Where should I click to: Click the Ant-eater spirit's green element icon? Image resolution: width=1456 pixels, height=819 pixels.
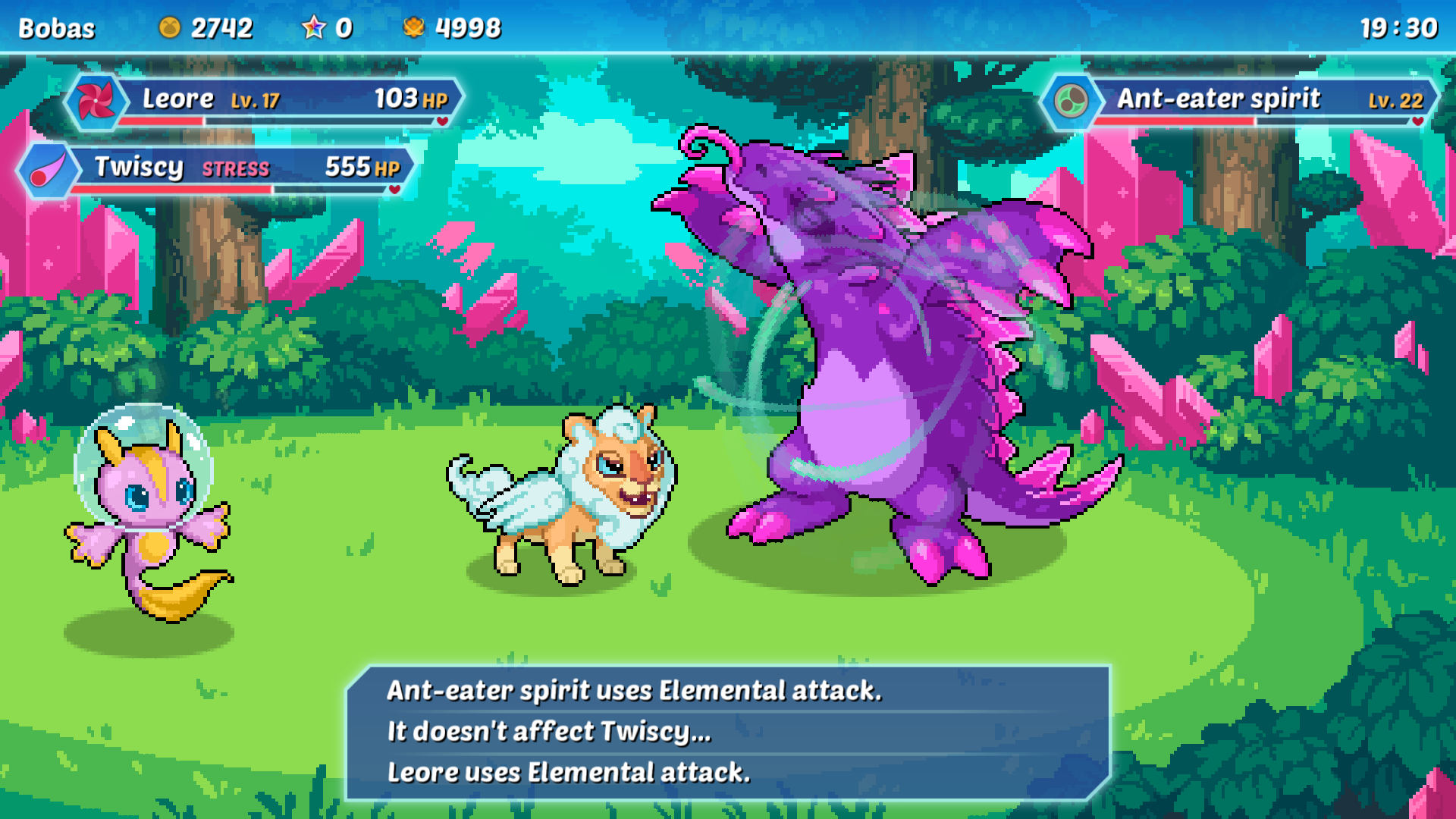coord(1071,101)
